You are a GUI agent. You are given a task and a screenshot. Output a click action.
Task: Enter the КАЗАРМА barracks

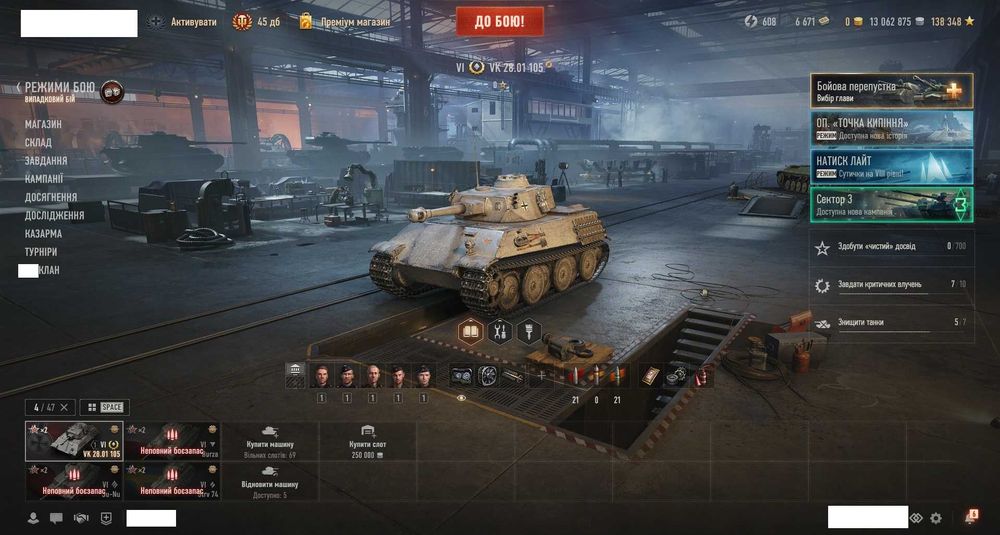(43, 233)
